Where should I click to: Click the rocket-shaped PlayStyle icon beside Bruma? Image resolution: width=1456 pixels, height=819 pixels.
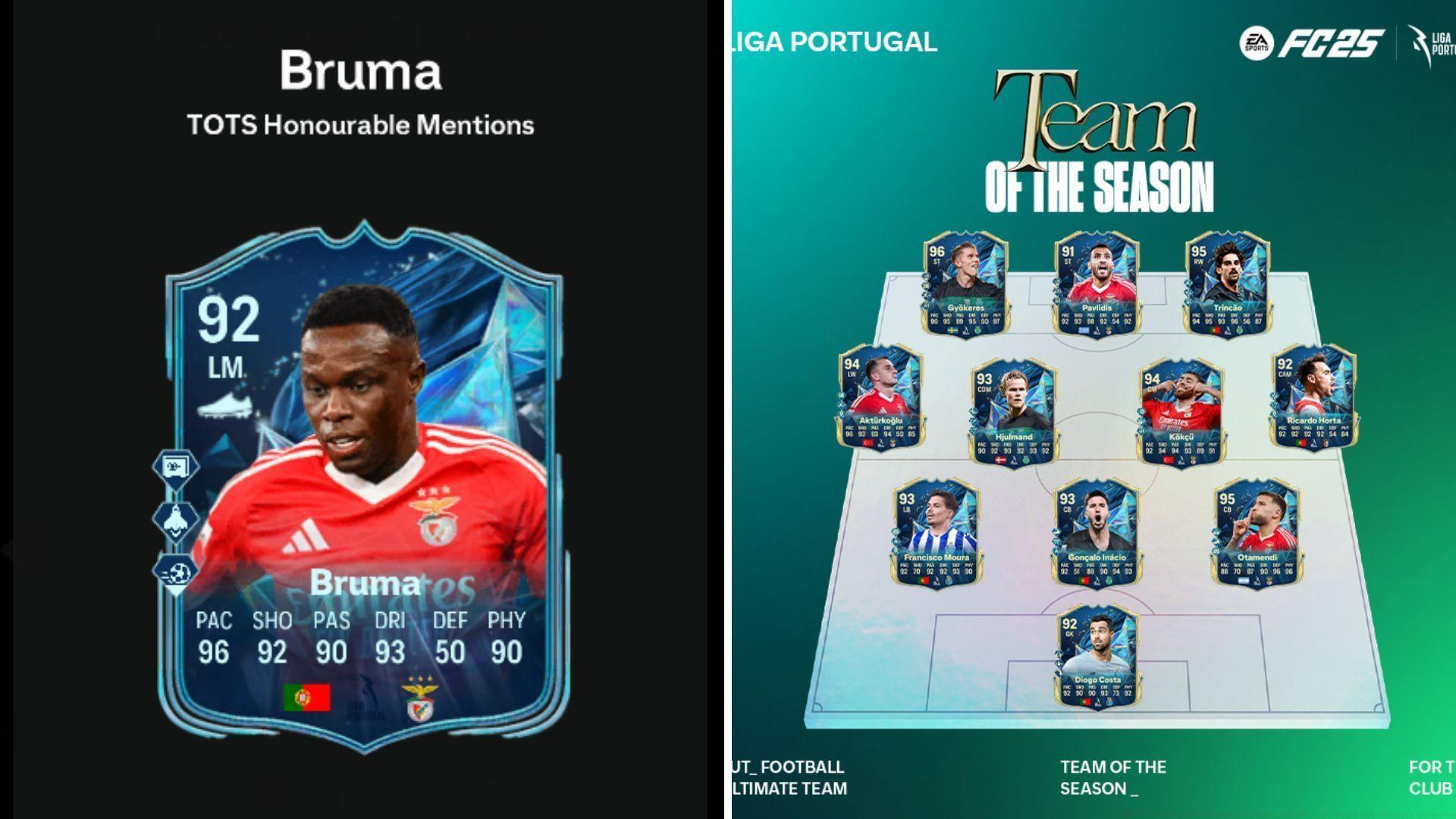click(177, 522)
